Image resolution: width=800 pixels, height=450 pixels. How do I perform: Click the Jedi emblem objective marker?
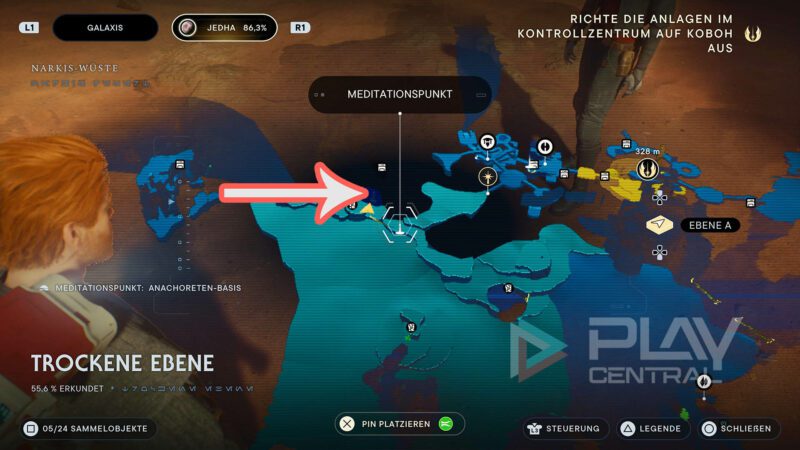point(647,169)
